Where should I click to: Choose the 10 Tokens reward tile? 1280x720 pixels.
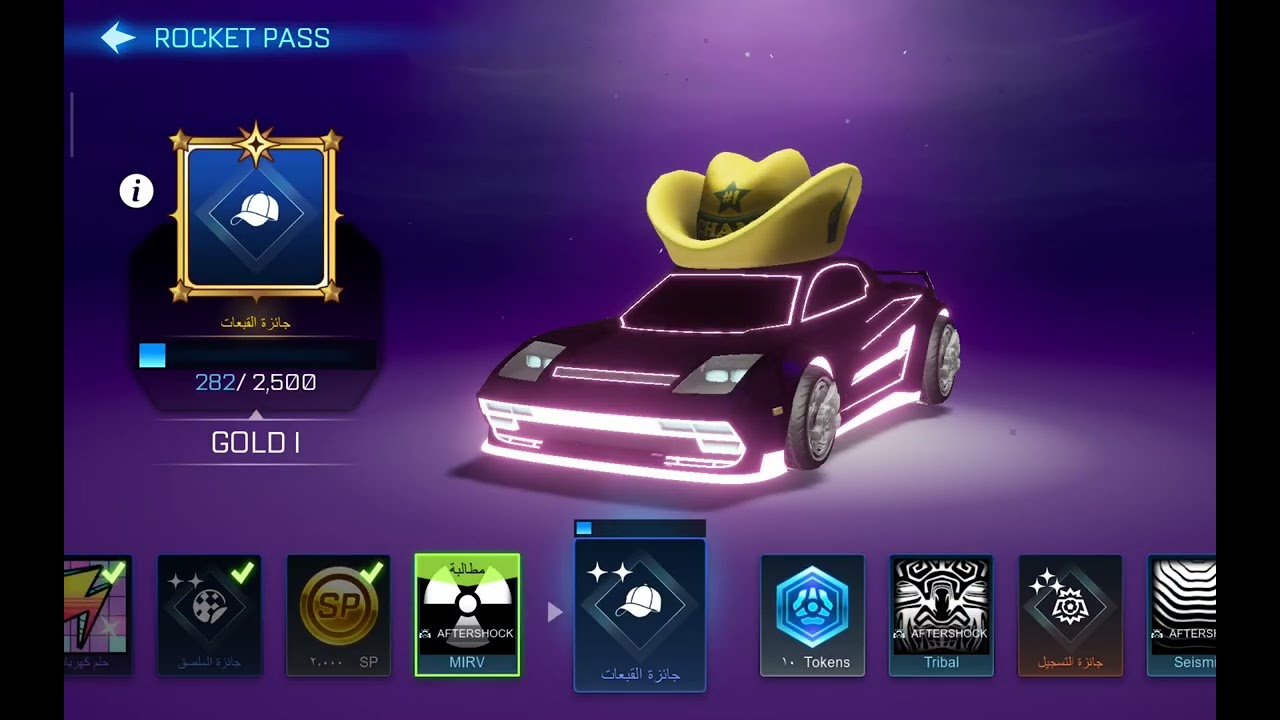(812, 614)
